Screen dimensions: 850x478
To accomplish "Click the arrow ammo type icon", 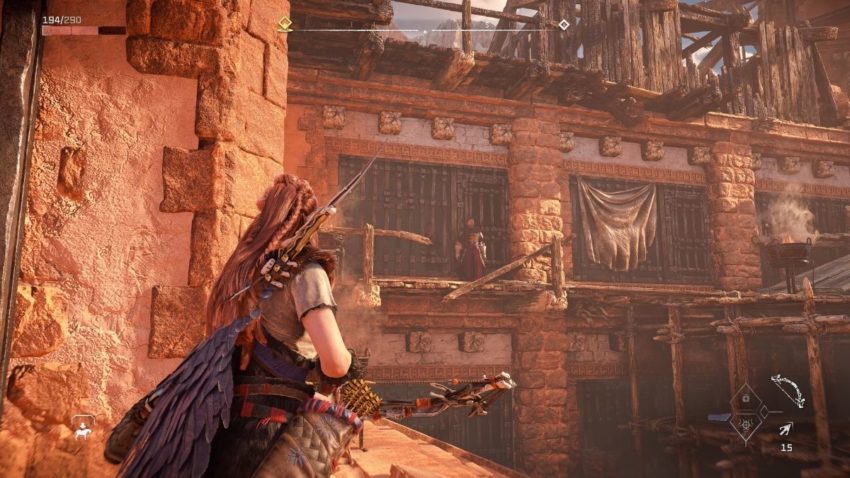I will point(786,429).
